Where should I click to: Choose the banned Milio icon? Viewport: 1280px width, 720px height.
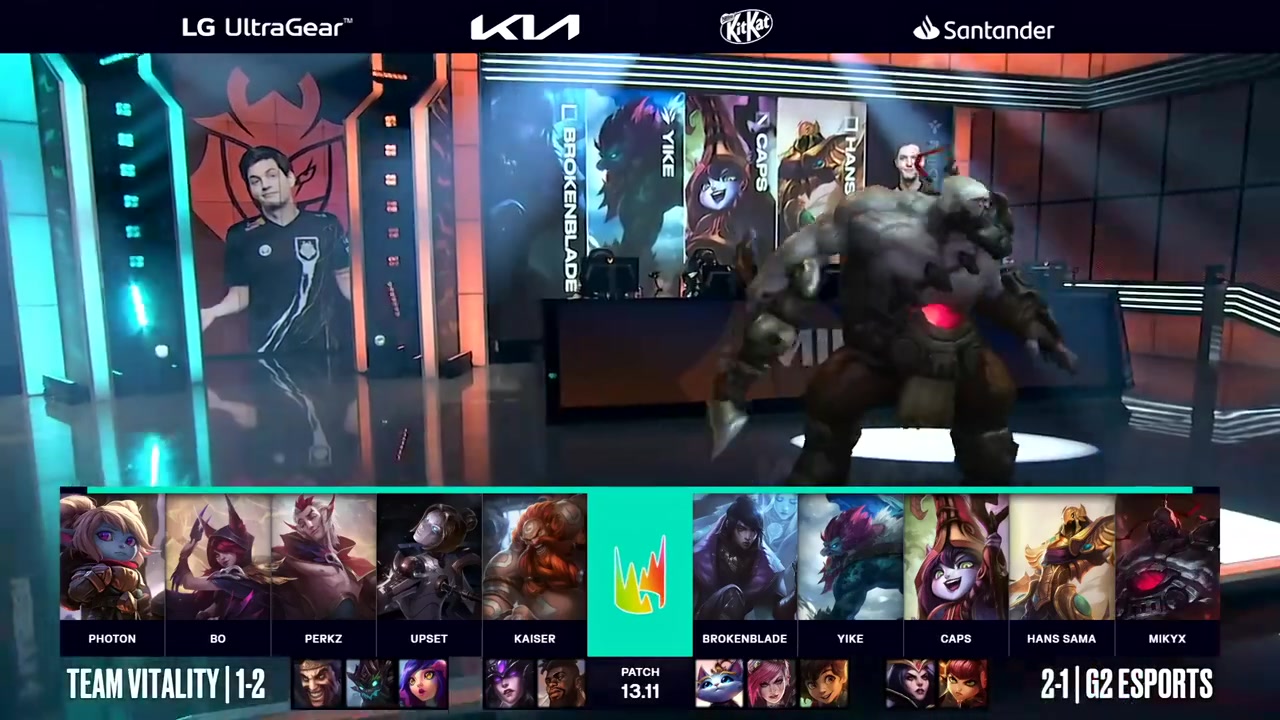pos(824,684)
